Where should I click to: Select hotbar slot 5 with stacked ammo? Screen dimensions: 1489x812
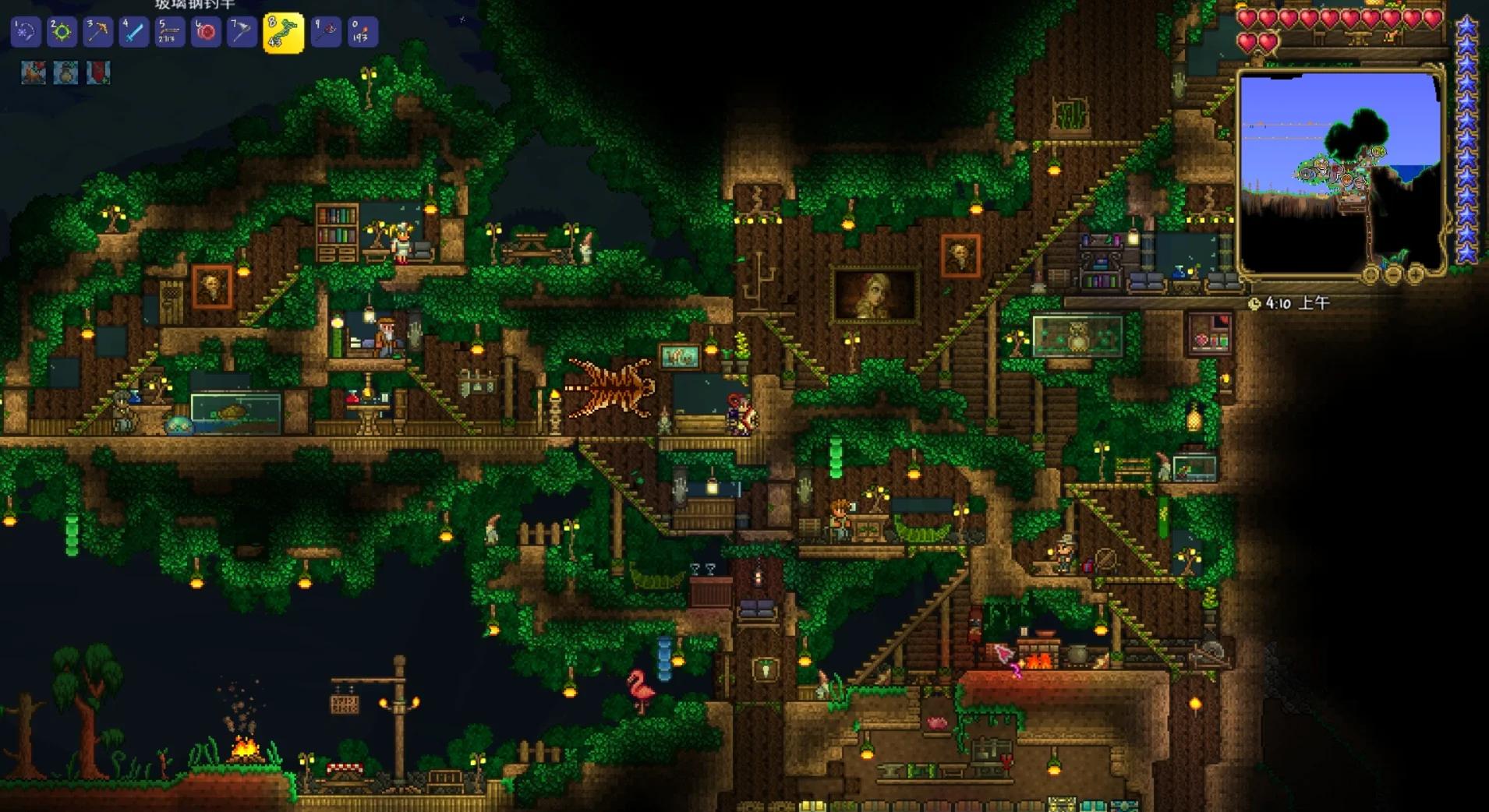(170, 32)
